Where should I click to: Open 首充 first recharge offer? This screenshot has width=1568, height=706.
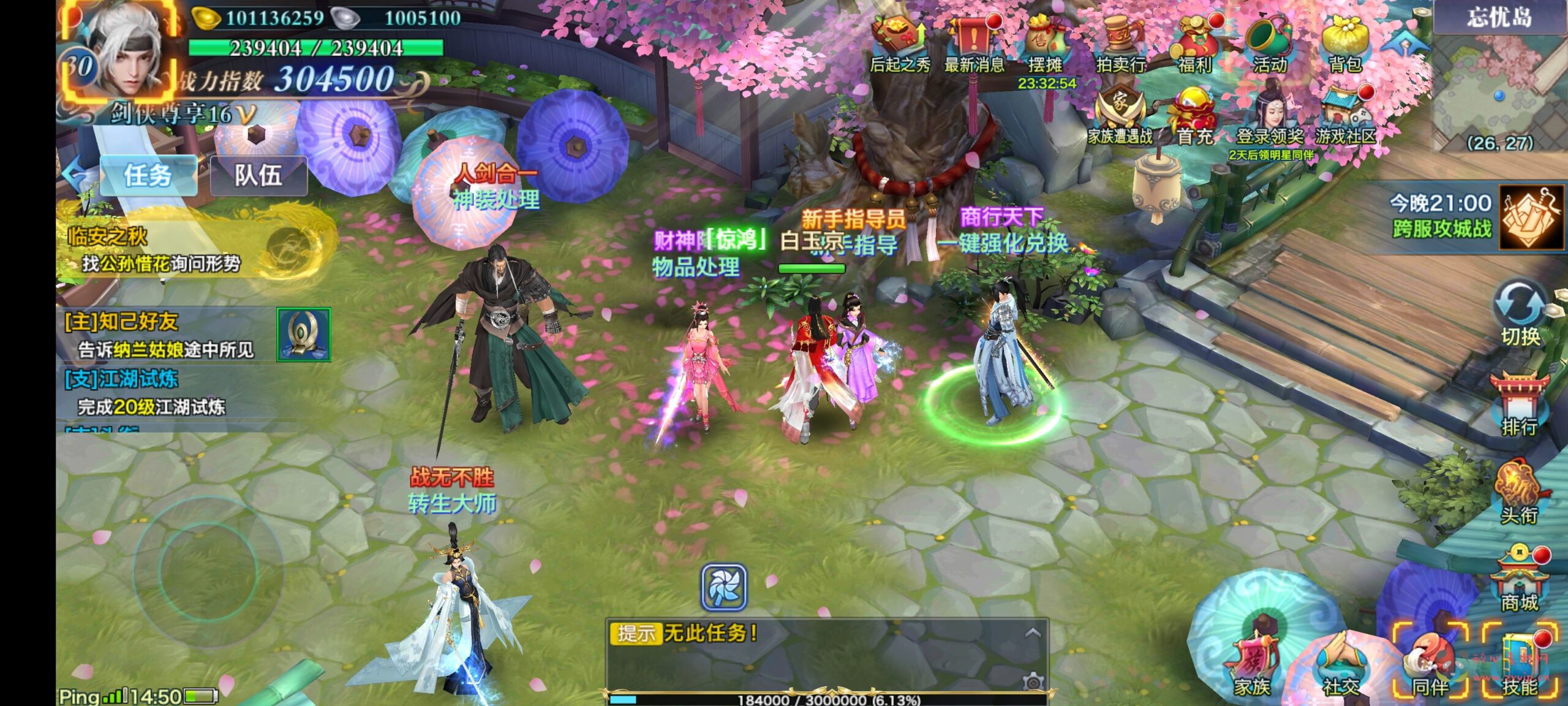1194,116
